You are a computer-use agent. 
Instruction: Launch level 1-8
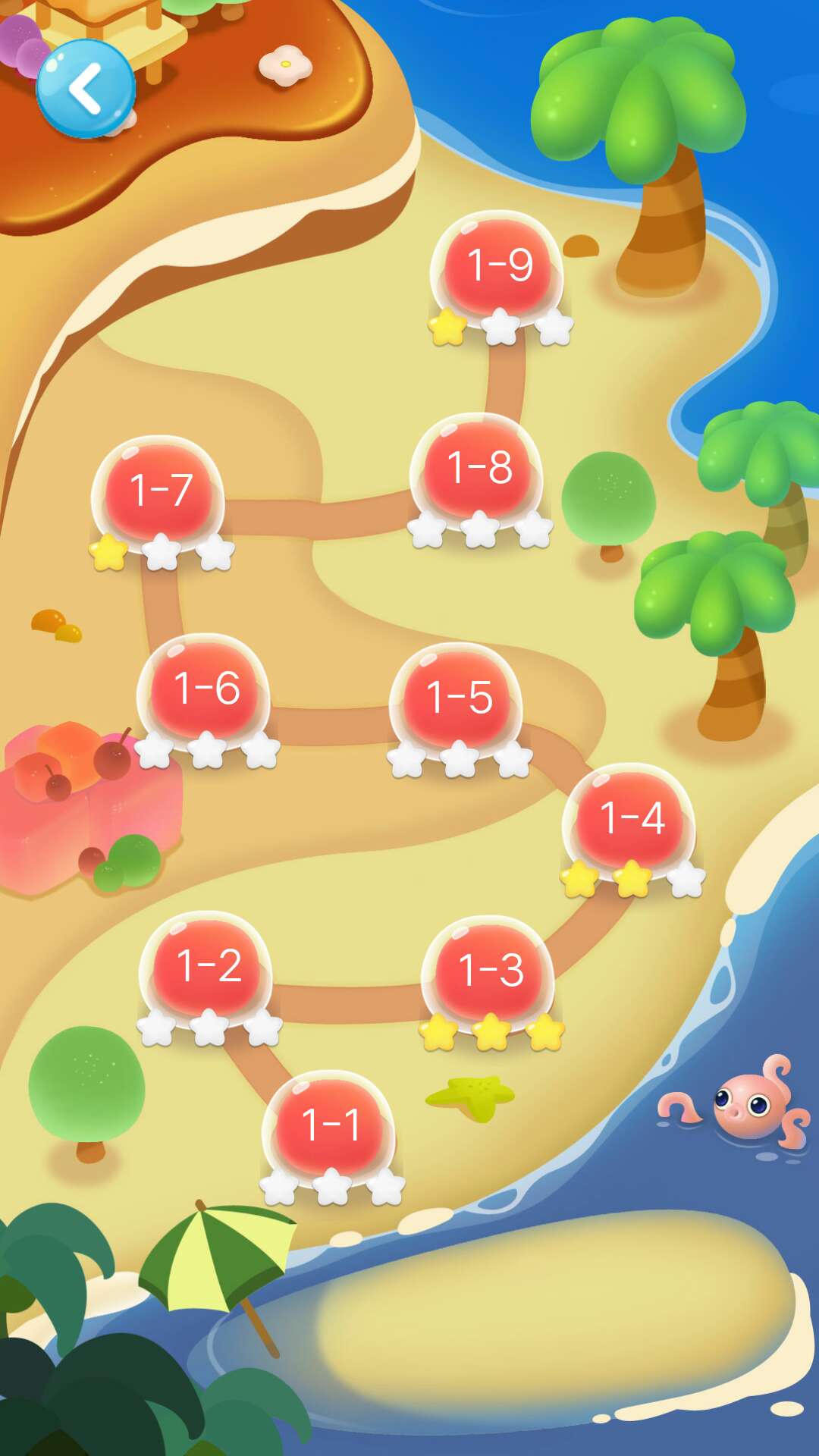point(479,467)
